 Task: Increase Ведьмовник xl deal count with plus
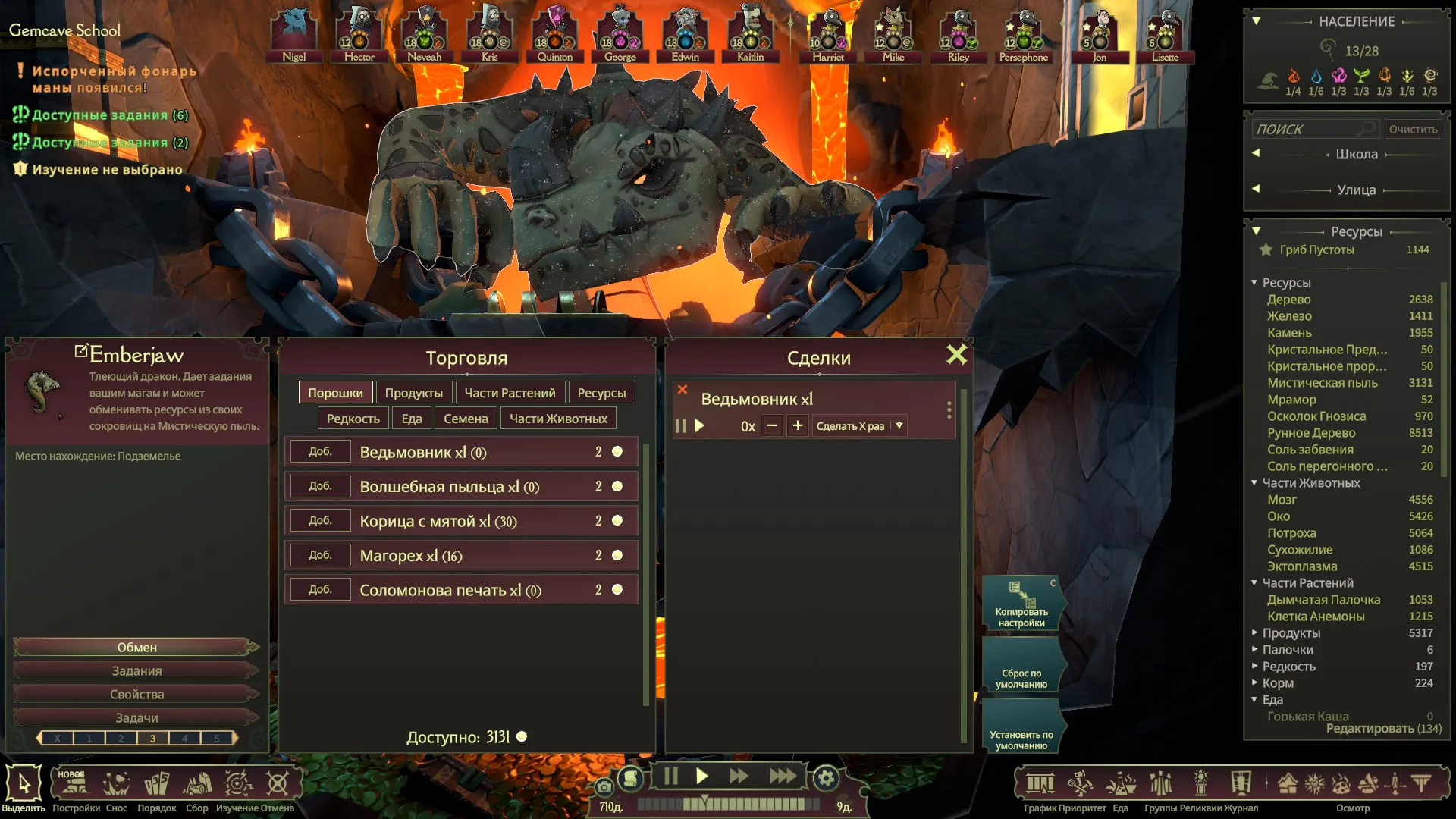[x=797, y=426]
